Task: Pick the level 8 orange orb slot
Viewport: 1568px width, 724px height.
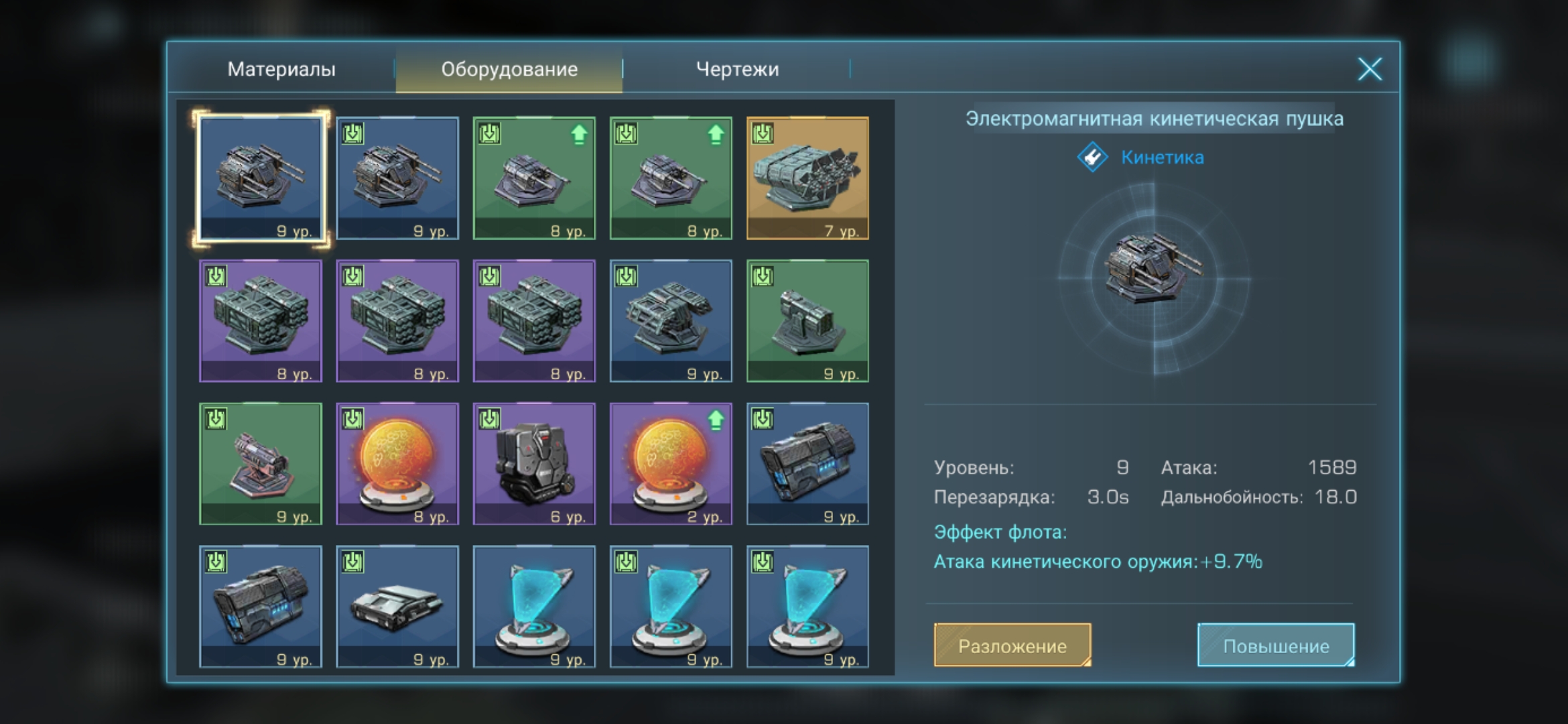Action: tap(397, 464)
